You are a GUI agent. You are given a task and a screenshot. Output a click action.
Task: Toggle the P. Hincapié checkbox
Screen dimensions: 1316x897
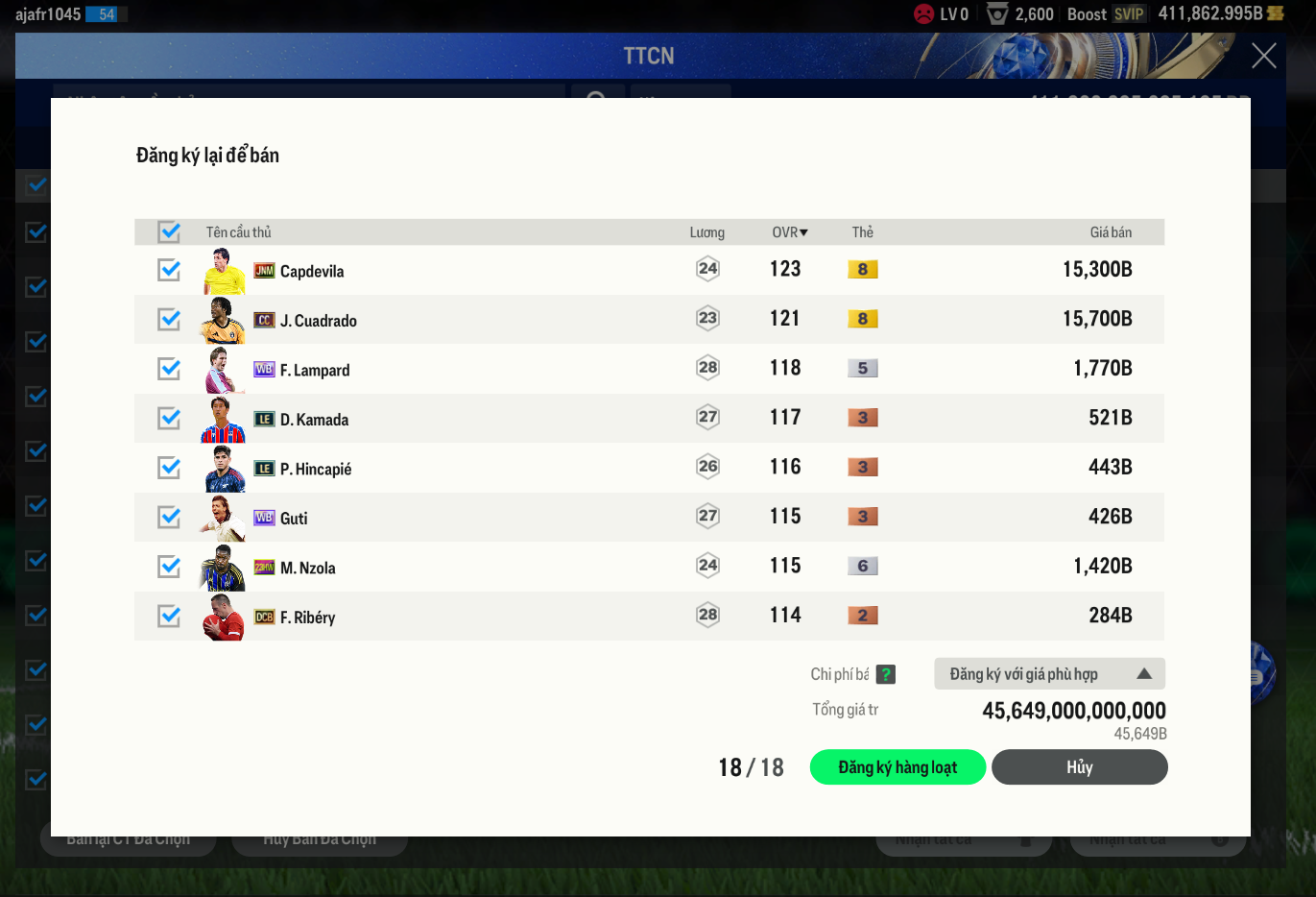pyautogui.click(x=170, y=468)
